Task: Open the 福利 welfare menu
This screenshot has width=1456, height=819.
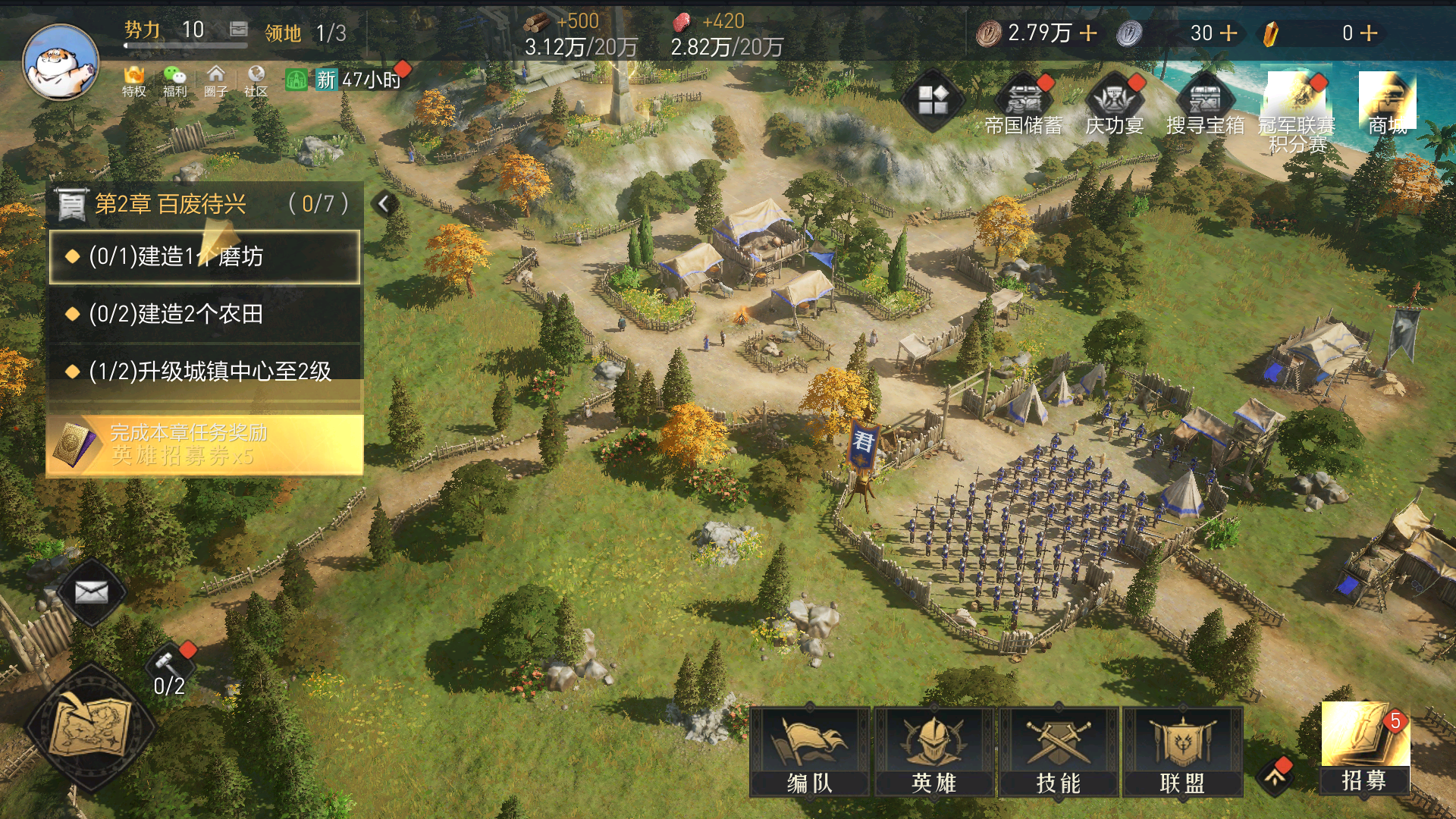Action: click(174, 80)
